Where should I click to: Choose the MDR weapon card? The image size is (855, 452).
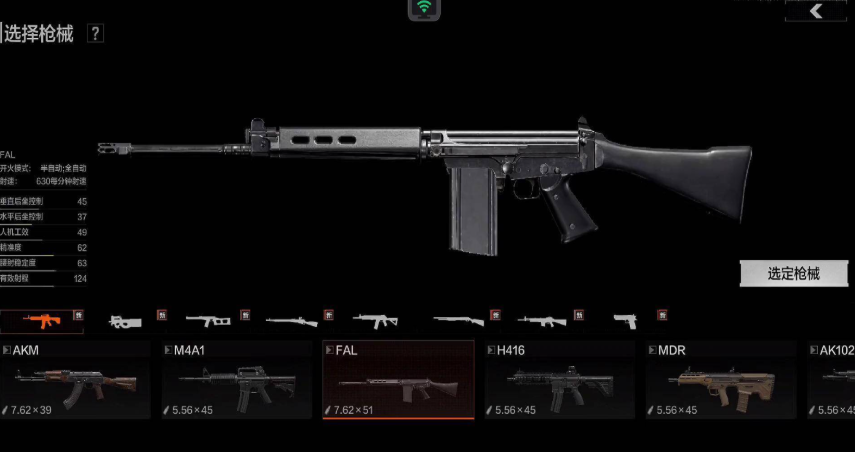(720, 379)
